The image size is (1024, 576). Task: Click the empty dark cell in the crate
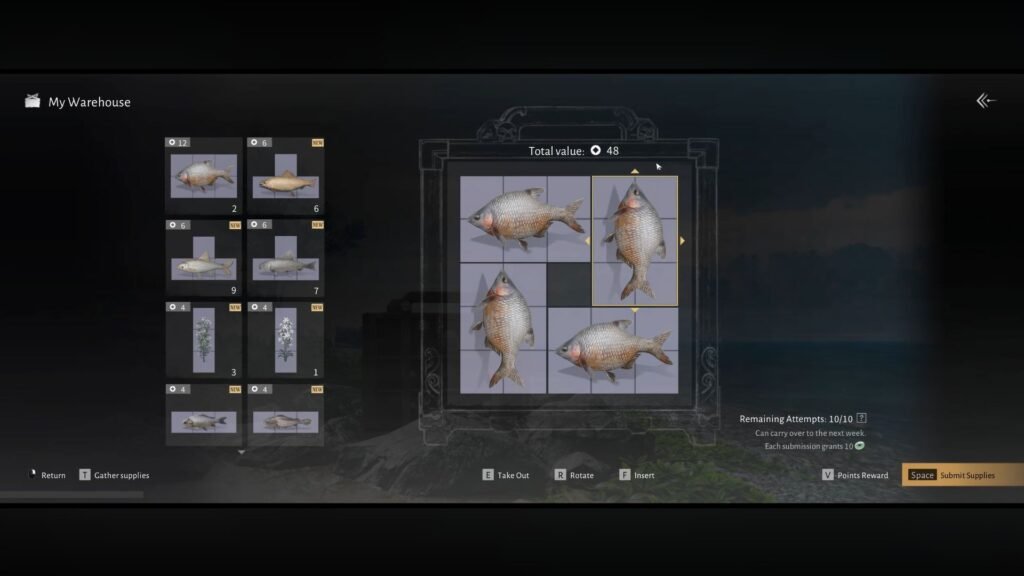(x=569, y=284)
